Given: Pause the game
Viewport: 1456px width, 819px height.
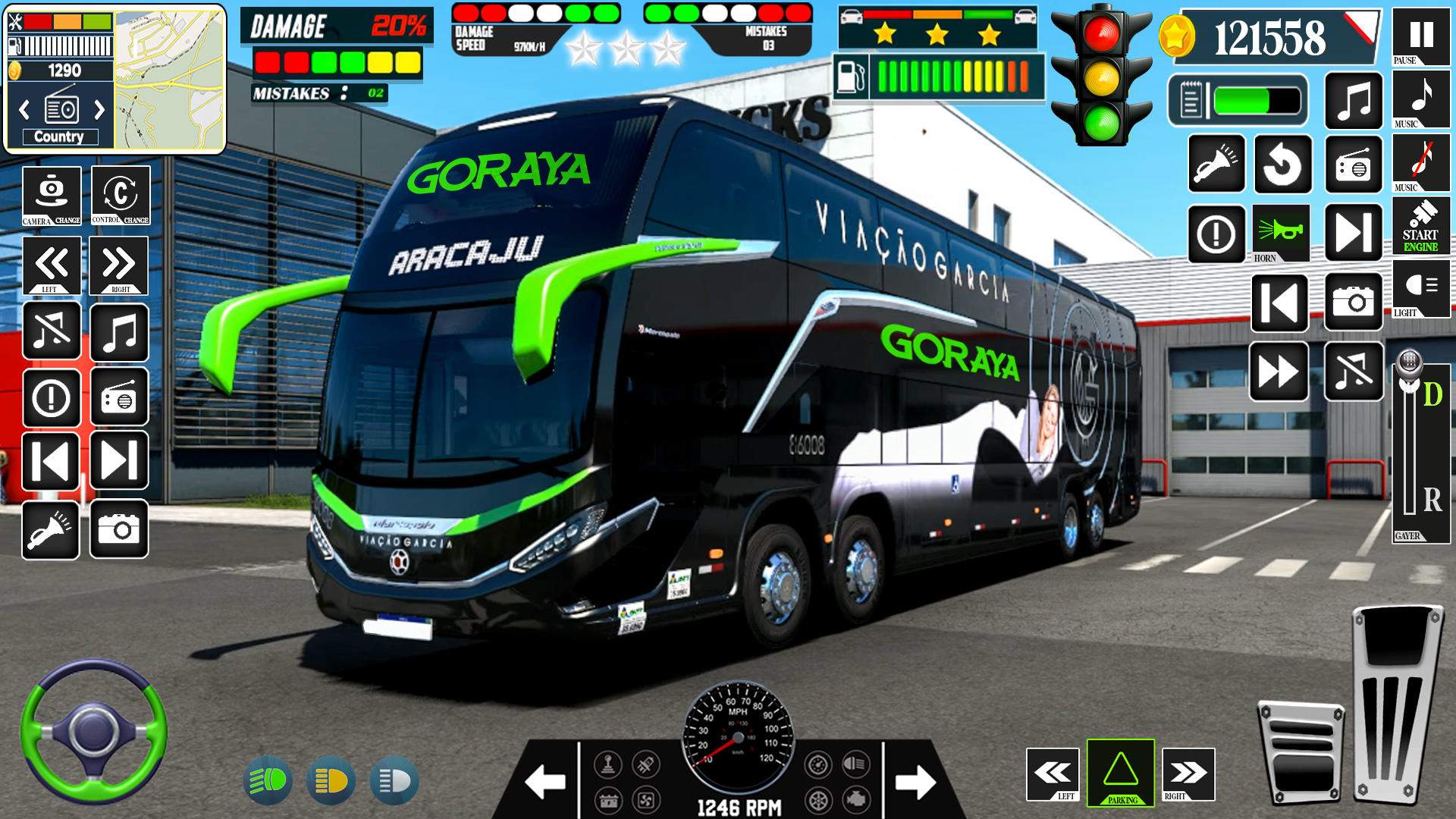Looking at the screenshot, I should coord(1420,36).
